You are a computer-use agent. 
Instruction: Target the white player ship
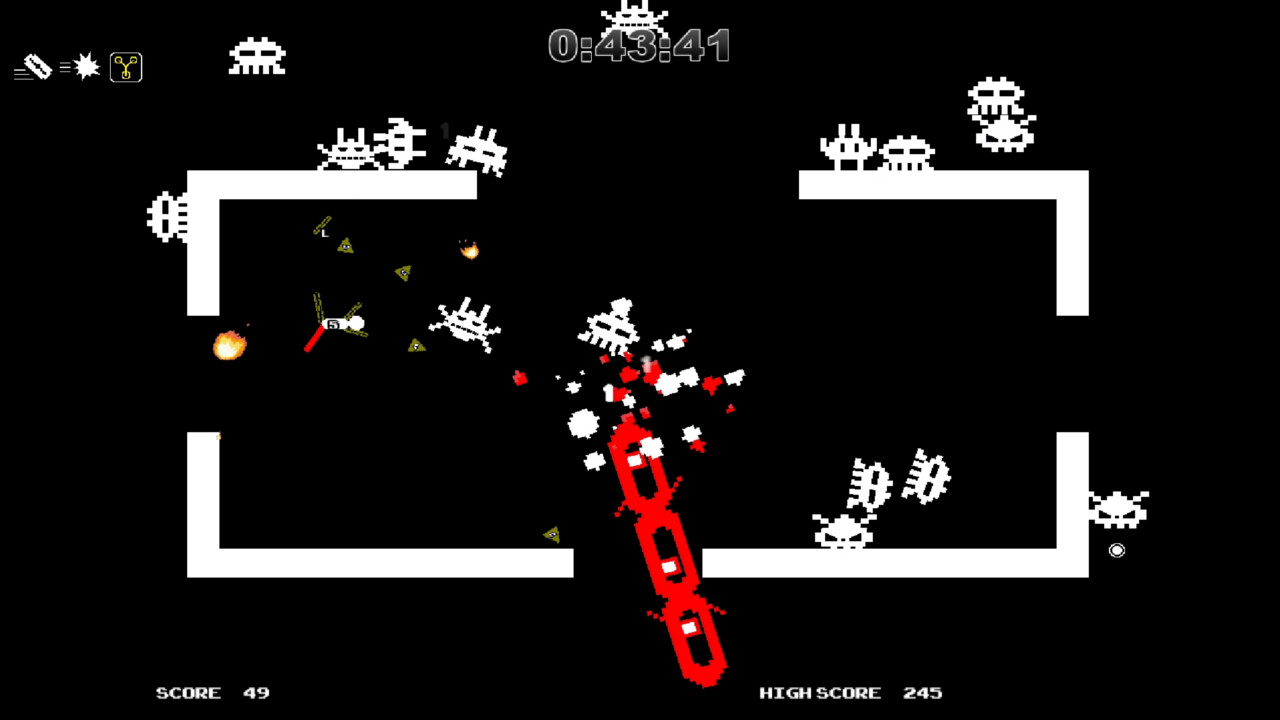pyautogui.click(x=340, y=322)
